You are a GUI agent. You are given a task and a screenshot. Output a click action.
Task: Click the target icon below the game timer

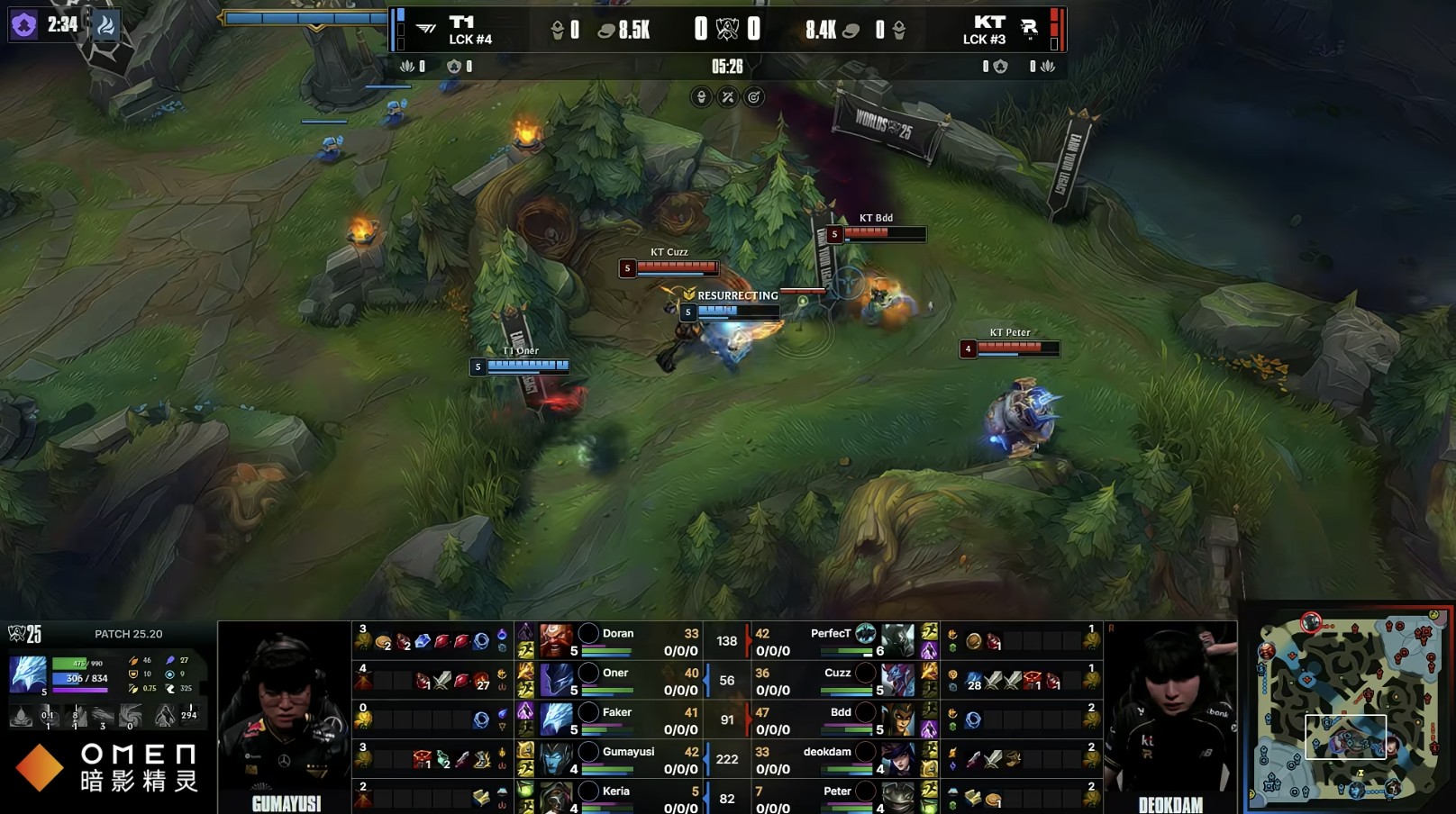(x=754, y=97)
